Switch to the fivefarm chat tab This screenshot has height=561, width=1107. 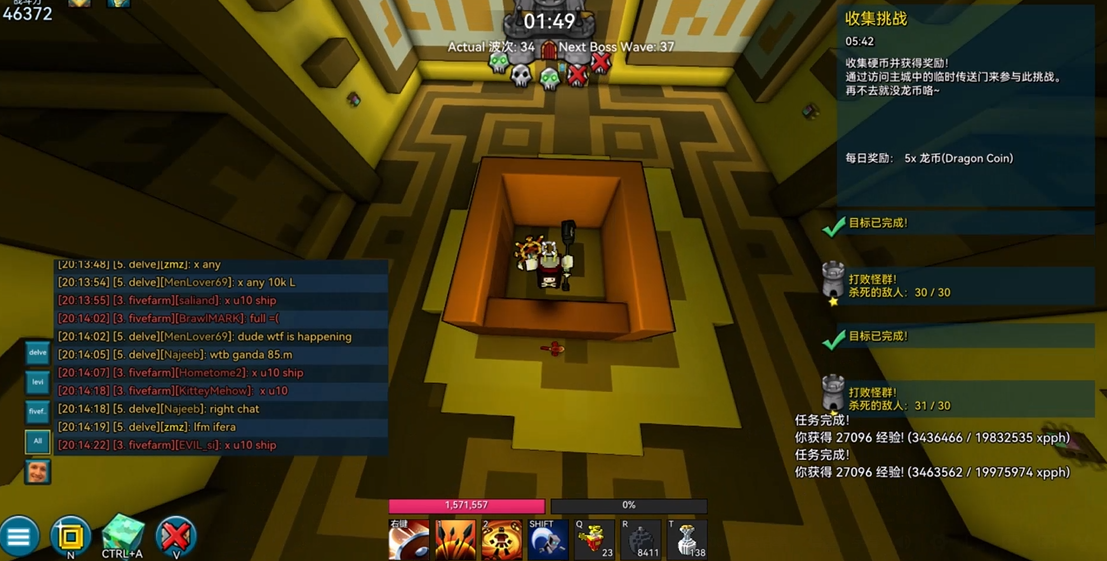click(x=37, y=411)
